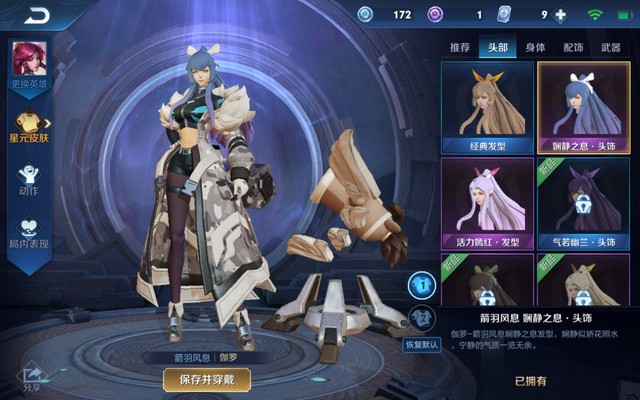The height and width of the screenshot is (400, 640).
Task: Open 更换英雄 hero switch portrait
Action: click(26, 64)
